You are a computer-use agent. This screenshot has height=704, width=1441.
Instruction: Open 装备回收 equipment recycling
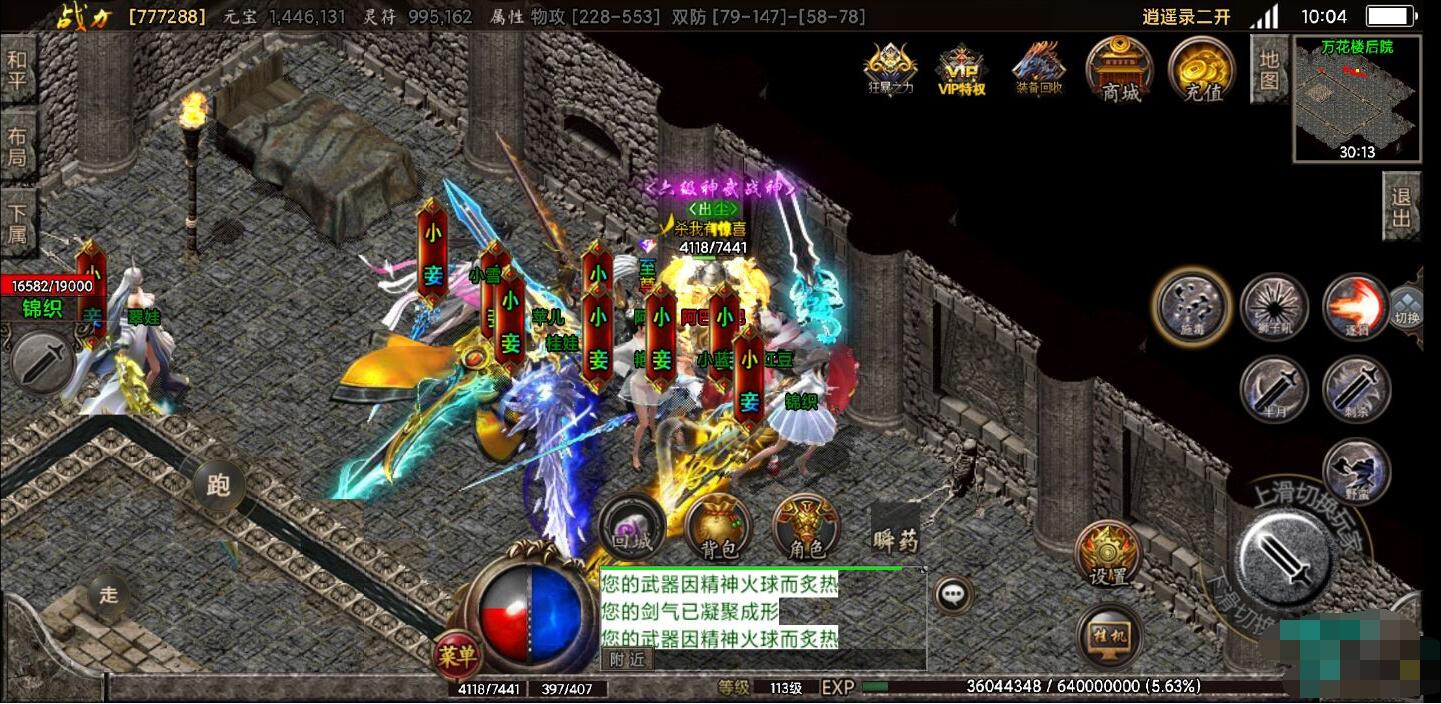coord(1039,68)
